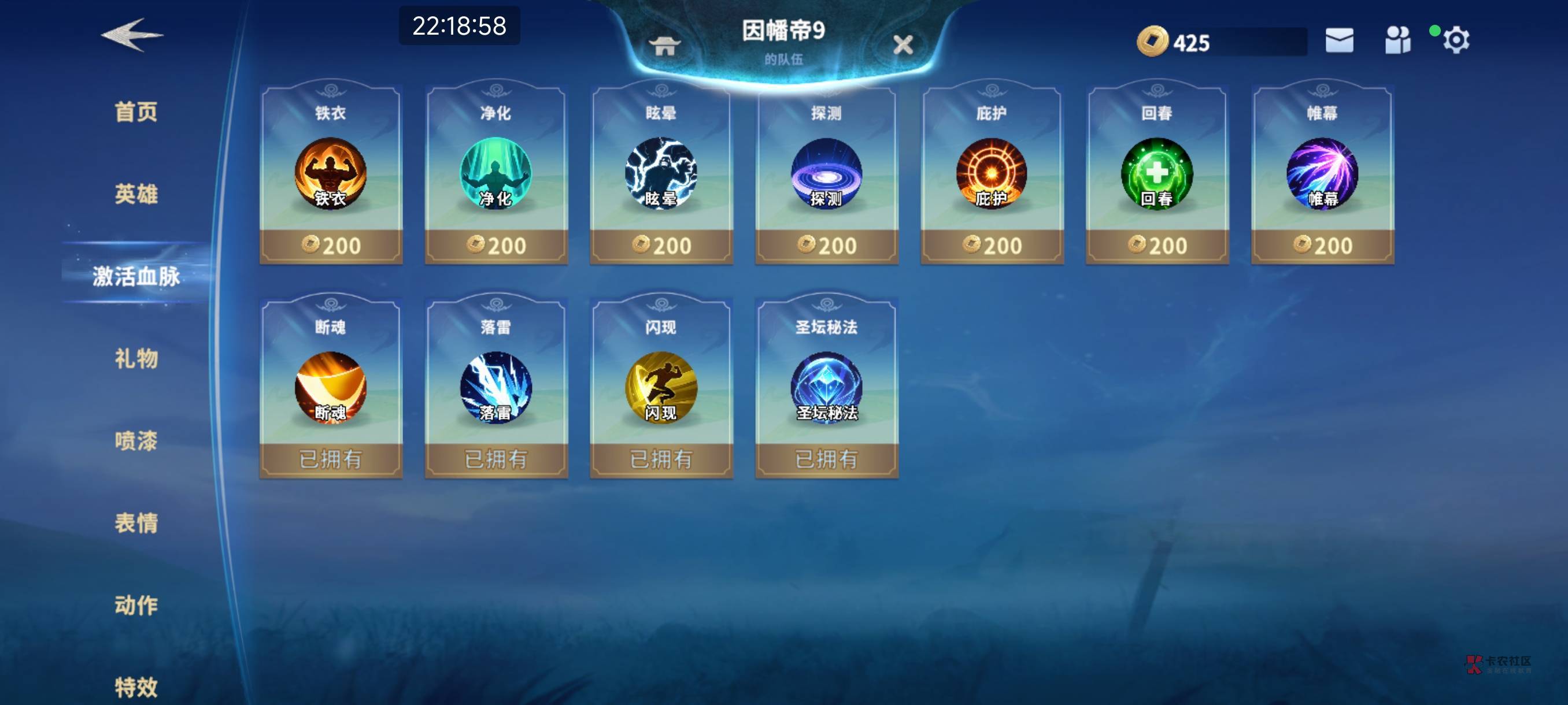Switch to the 英雄 heroes tab
1568x705 pixels.
tap(136, 194)
